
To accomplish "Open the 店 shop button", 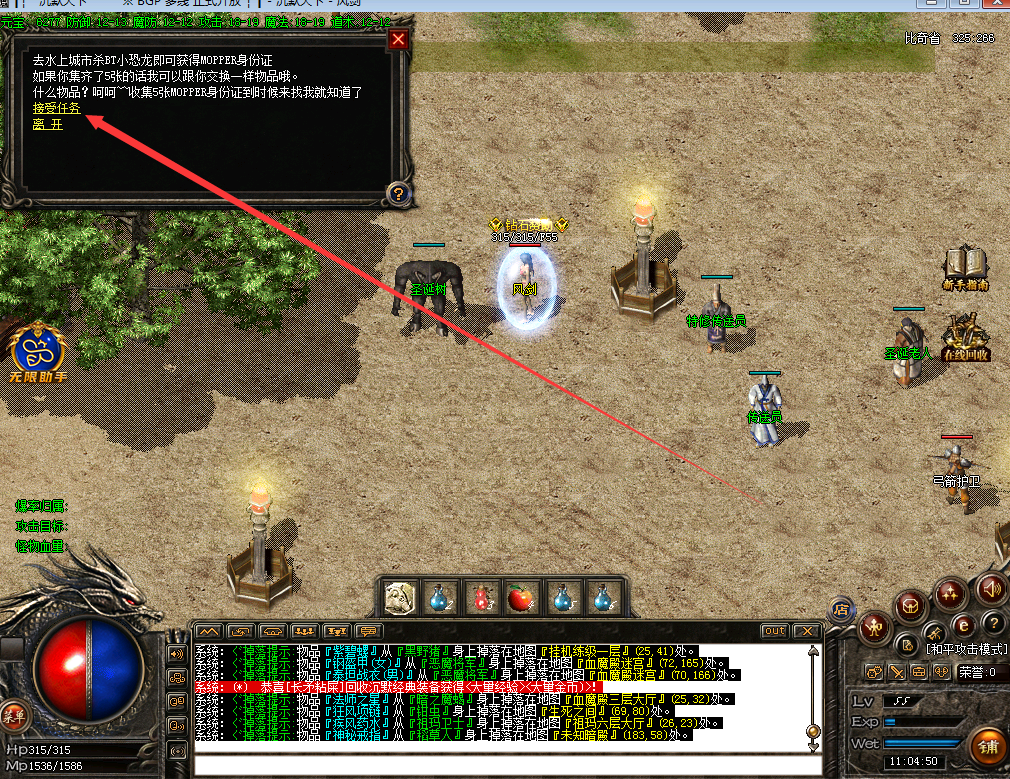I will (841, 607).
